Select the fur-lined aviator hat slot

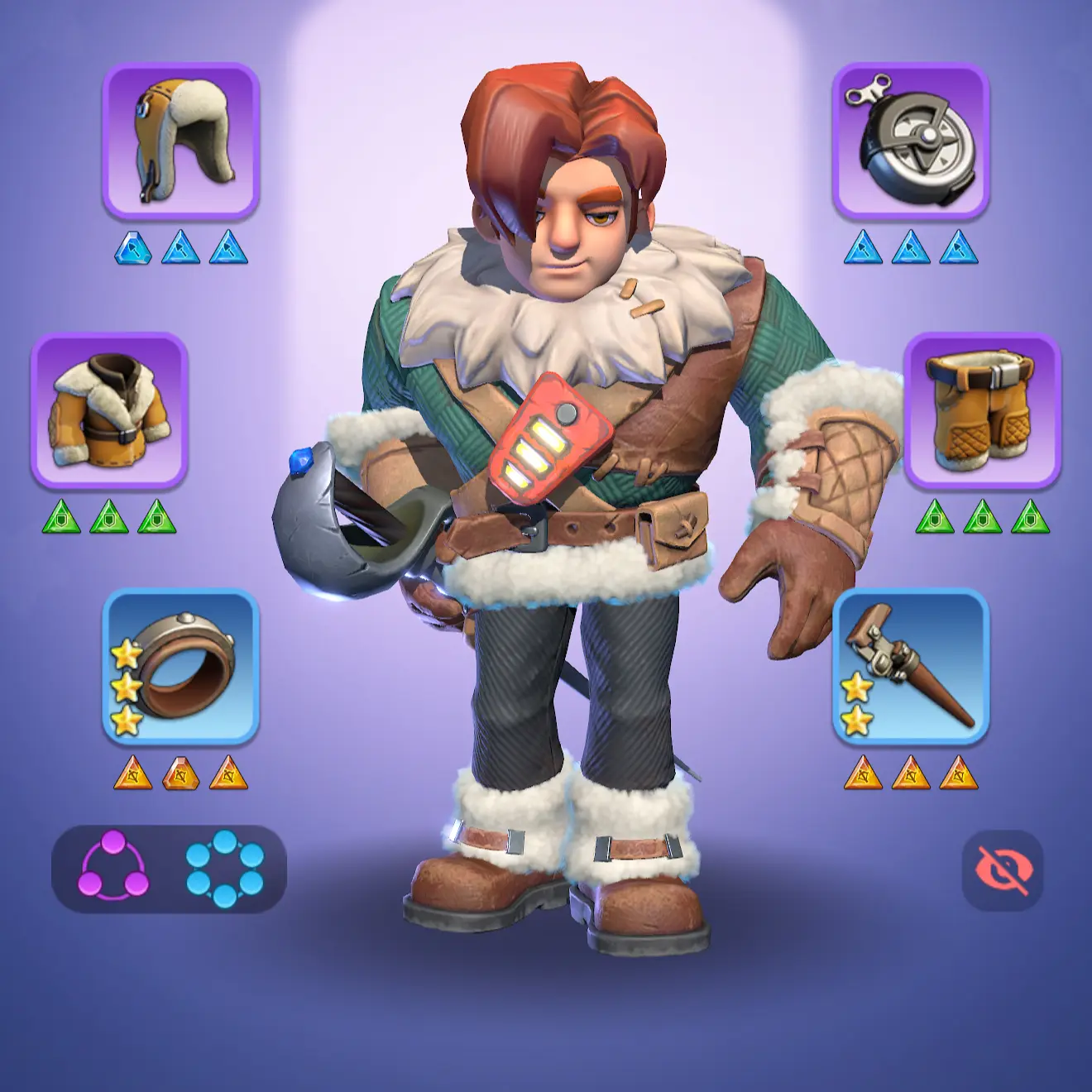[x=180, y=141]
